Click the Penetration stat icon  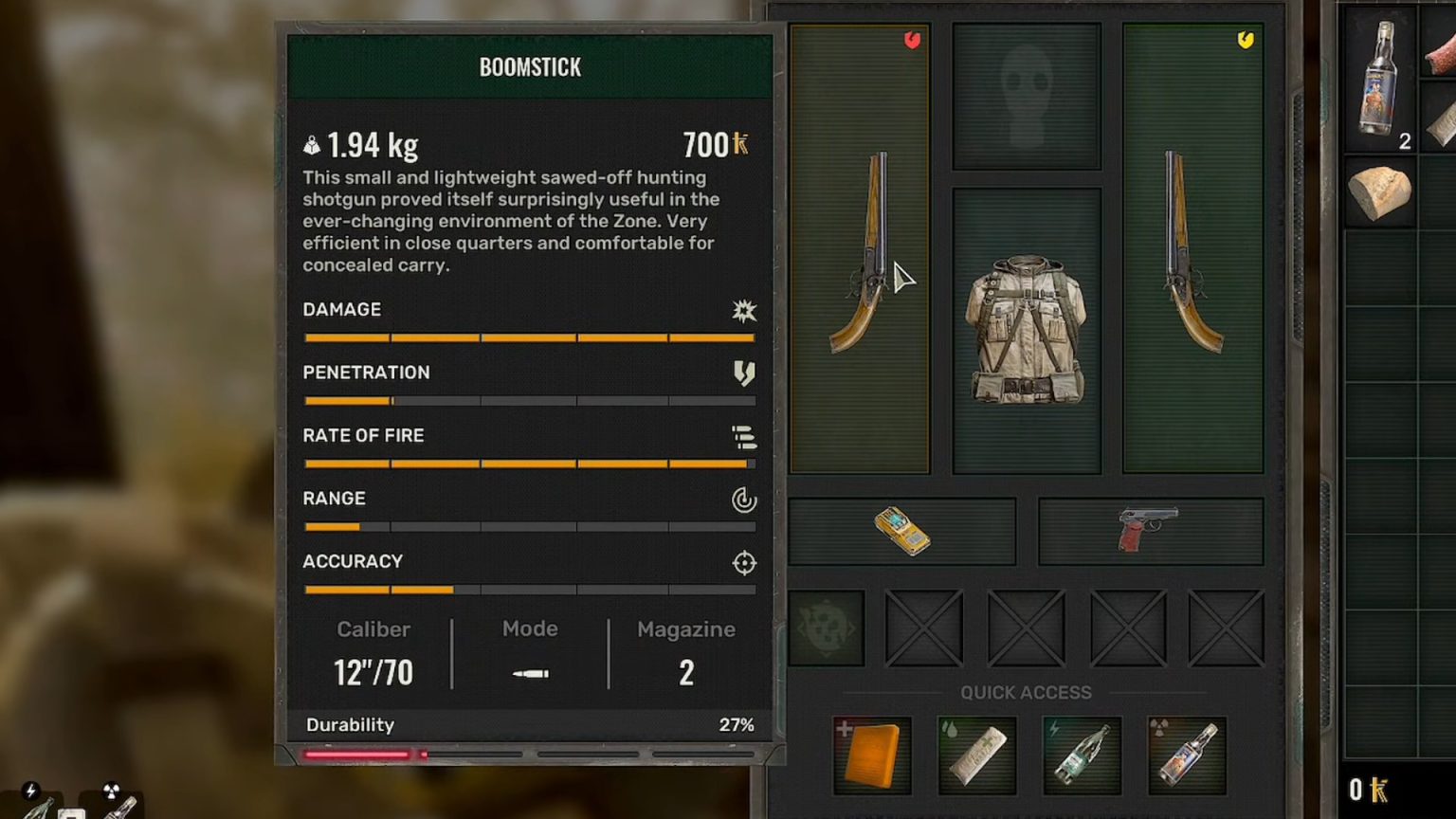coord(744,373)
